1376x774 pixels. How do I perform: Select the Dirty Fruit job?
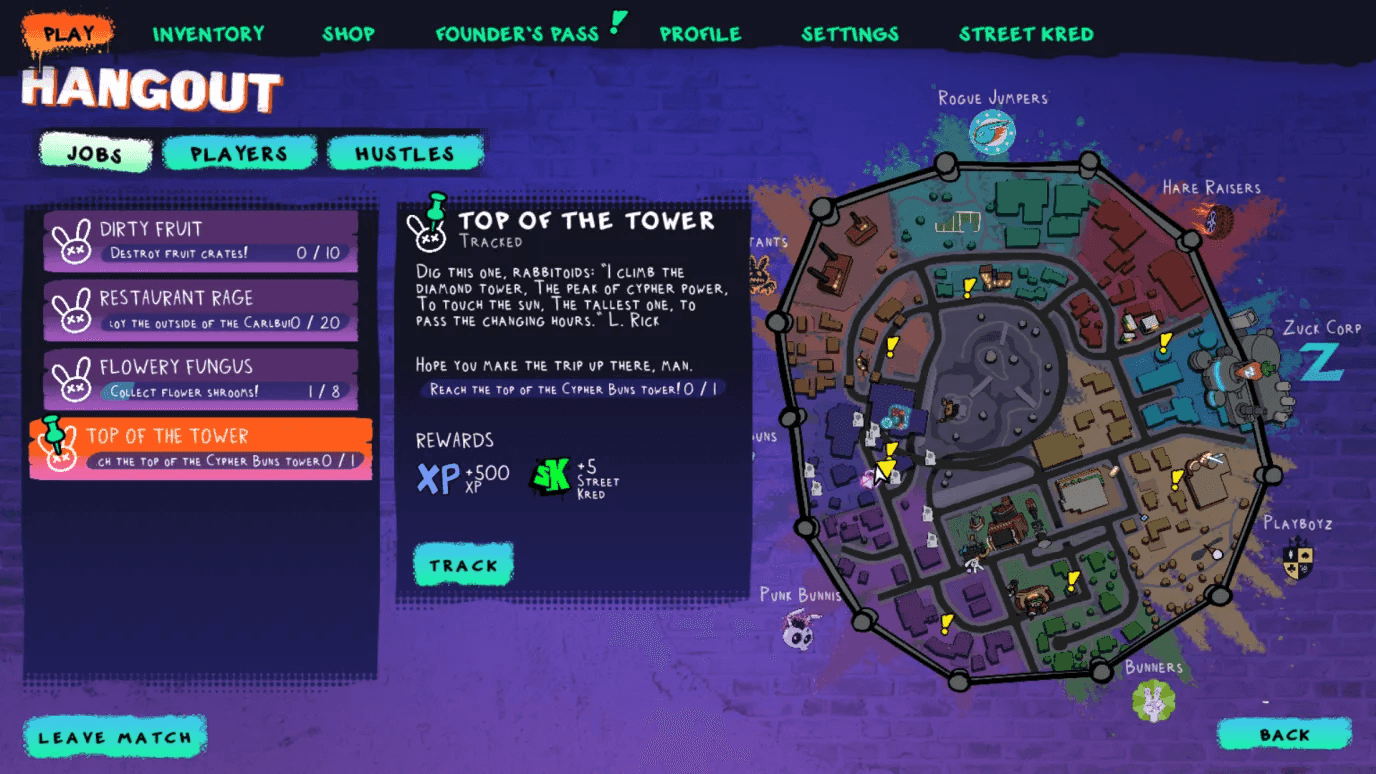pos(201,241)
